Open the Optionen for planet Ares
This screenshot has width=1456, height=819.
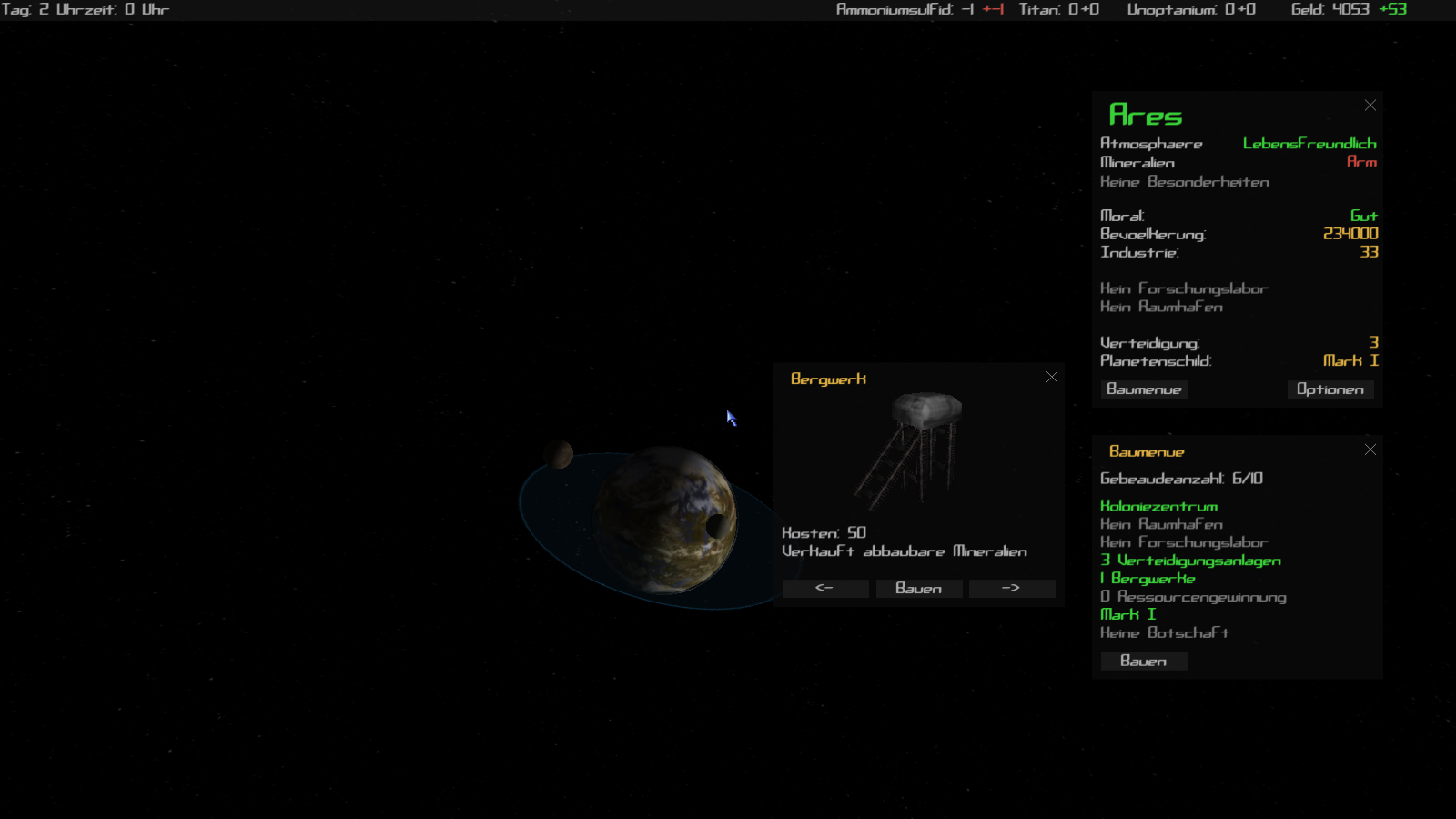pyautogui.click(x=1330, y=389)
